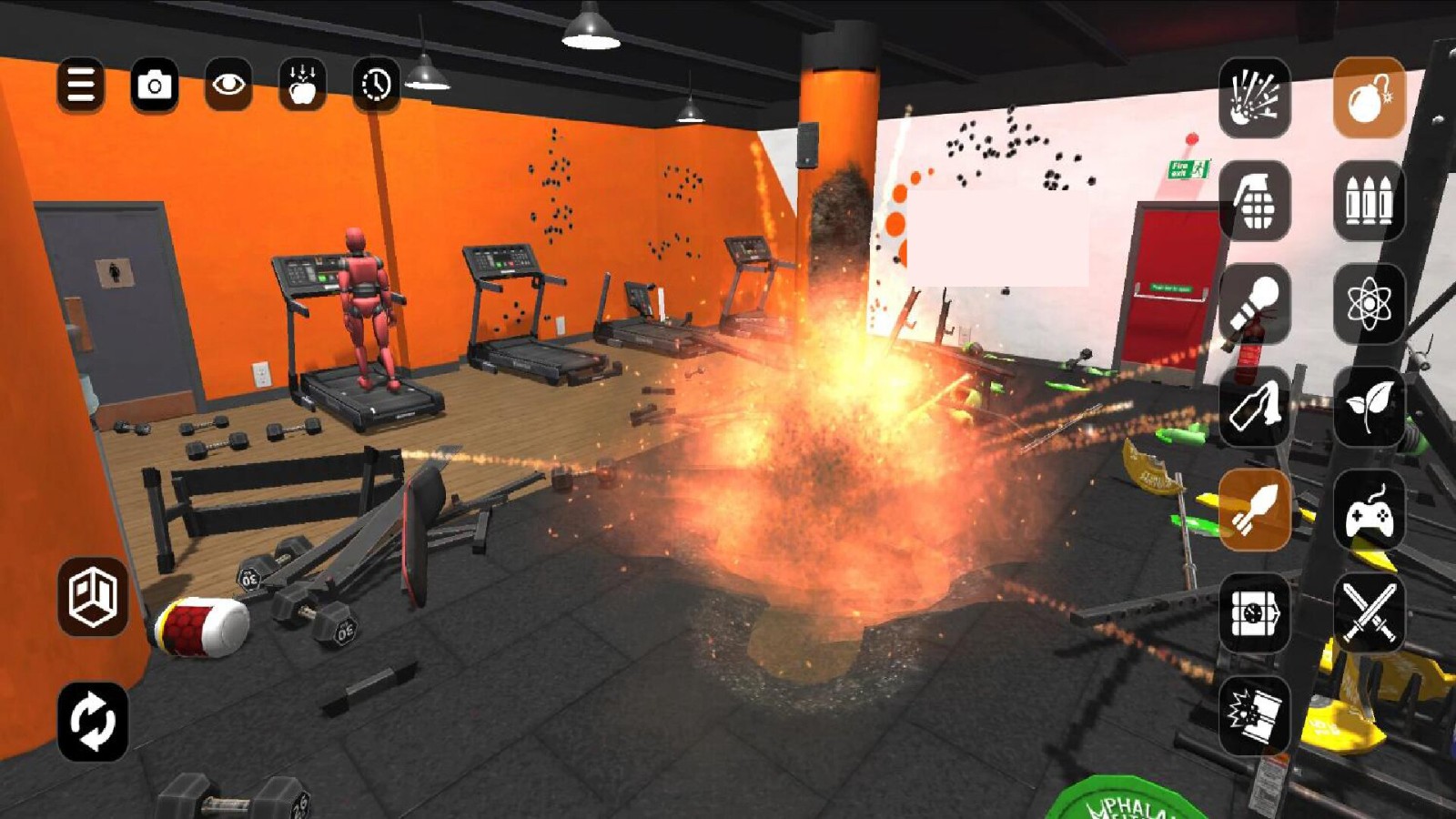Screen dimensions: 1456x819
Task: Choose the round bomb category
Action: click(1369, 98)
